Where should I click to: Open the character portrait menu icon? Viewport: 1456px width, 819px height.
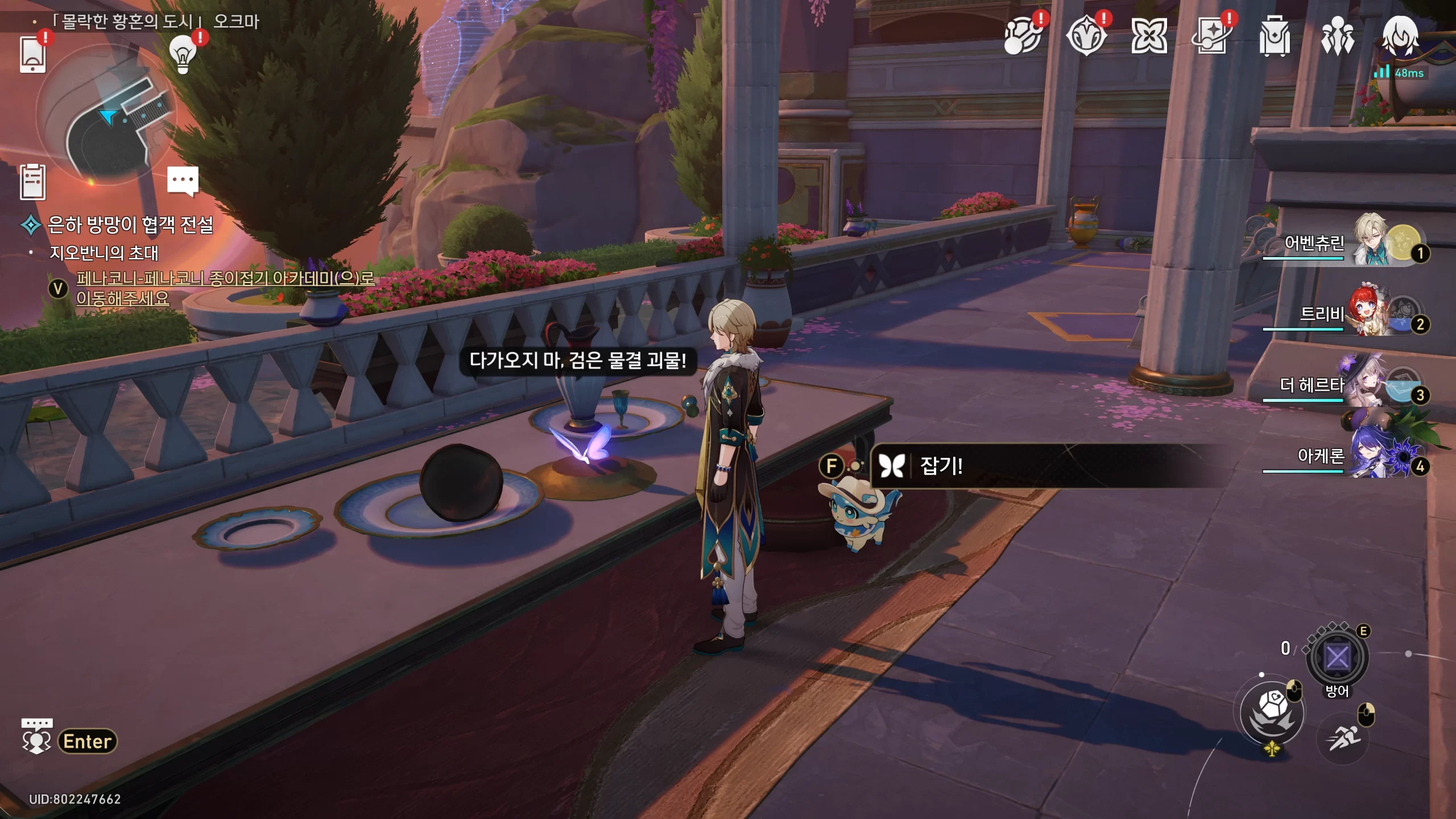pos(1400,36)
